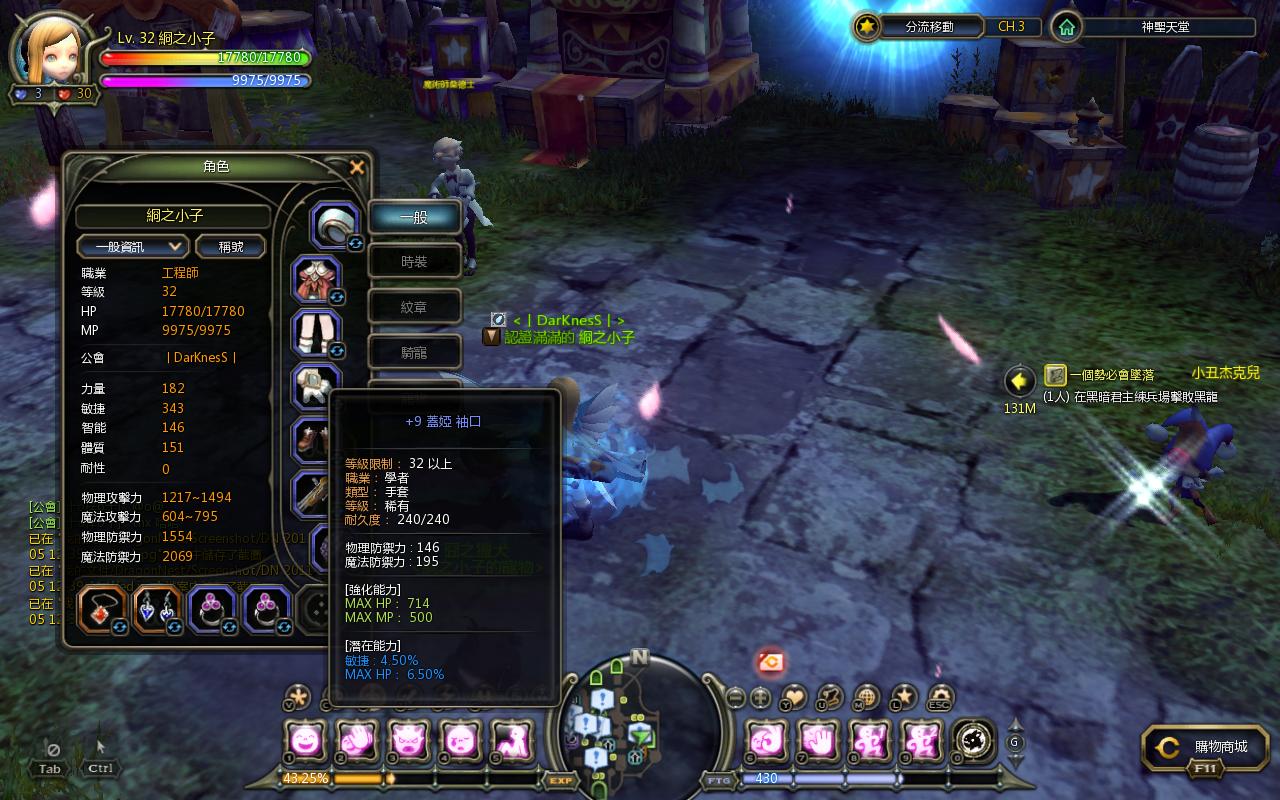Screen dimensions: 1280x800
Task: Select the red gem necklace slot
Action: (x=101, y=608)
